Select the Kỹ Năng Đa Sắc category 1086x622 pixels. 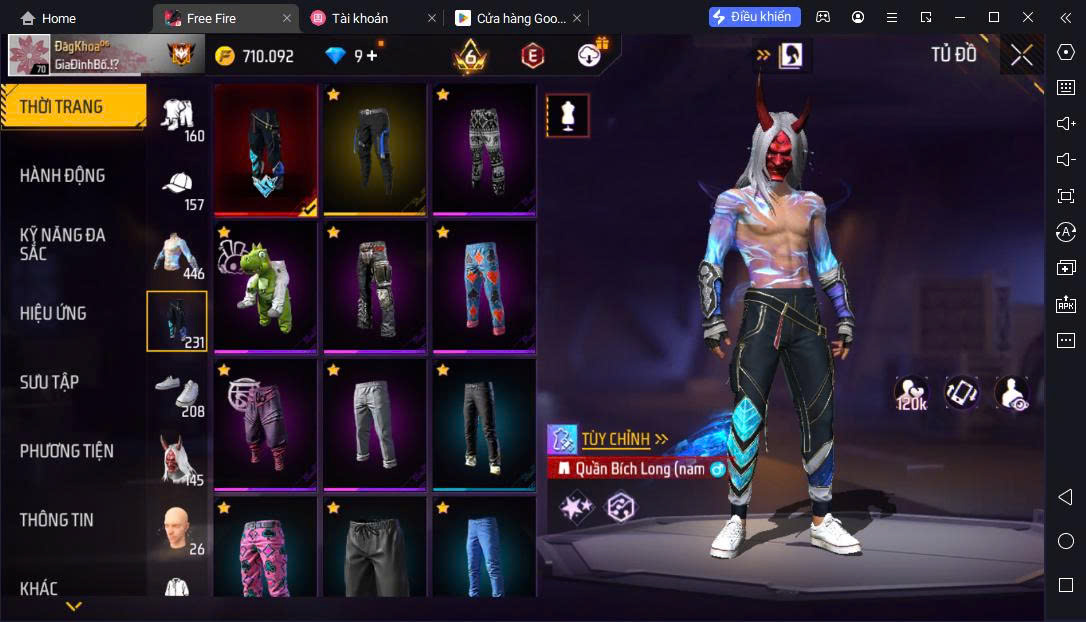62,244
